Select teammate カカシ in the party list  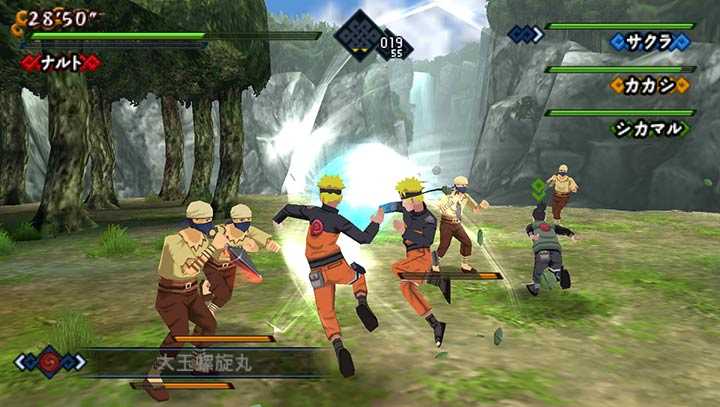651,85
